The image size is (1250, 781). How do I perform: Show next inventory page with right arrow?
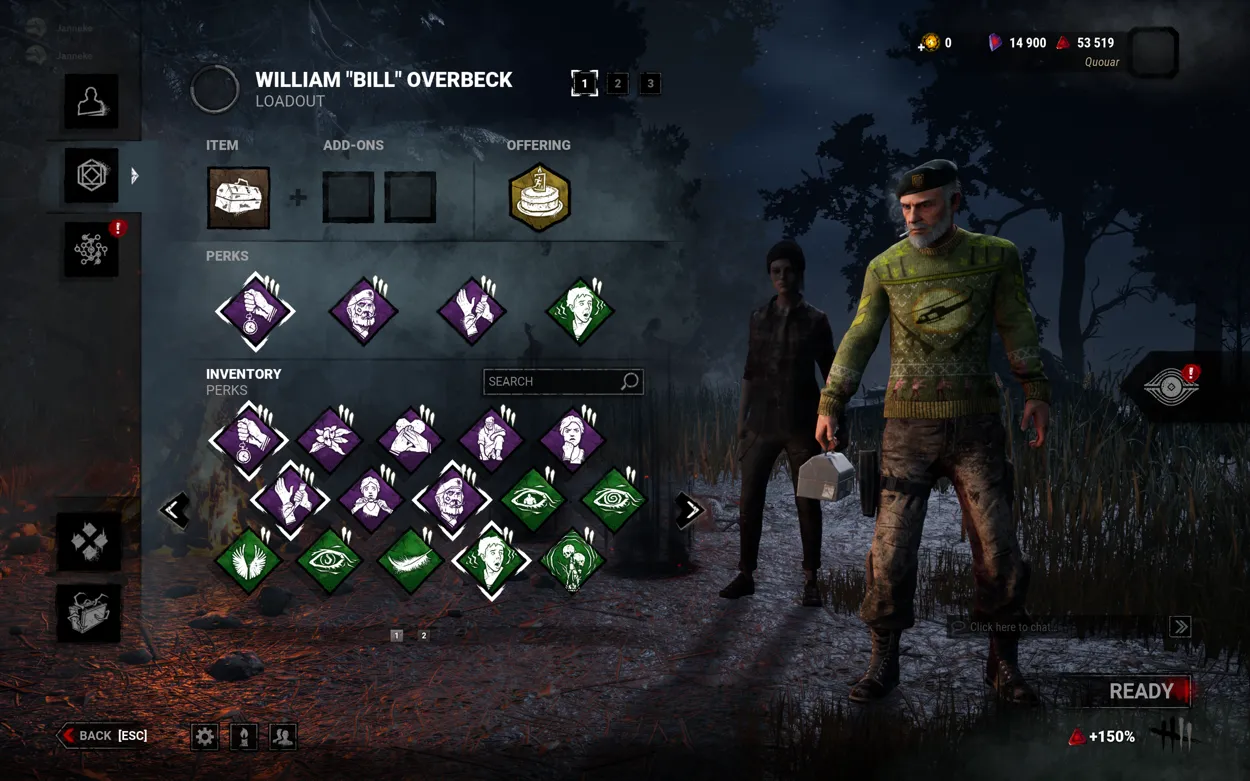tap(690, 510)
